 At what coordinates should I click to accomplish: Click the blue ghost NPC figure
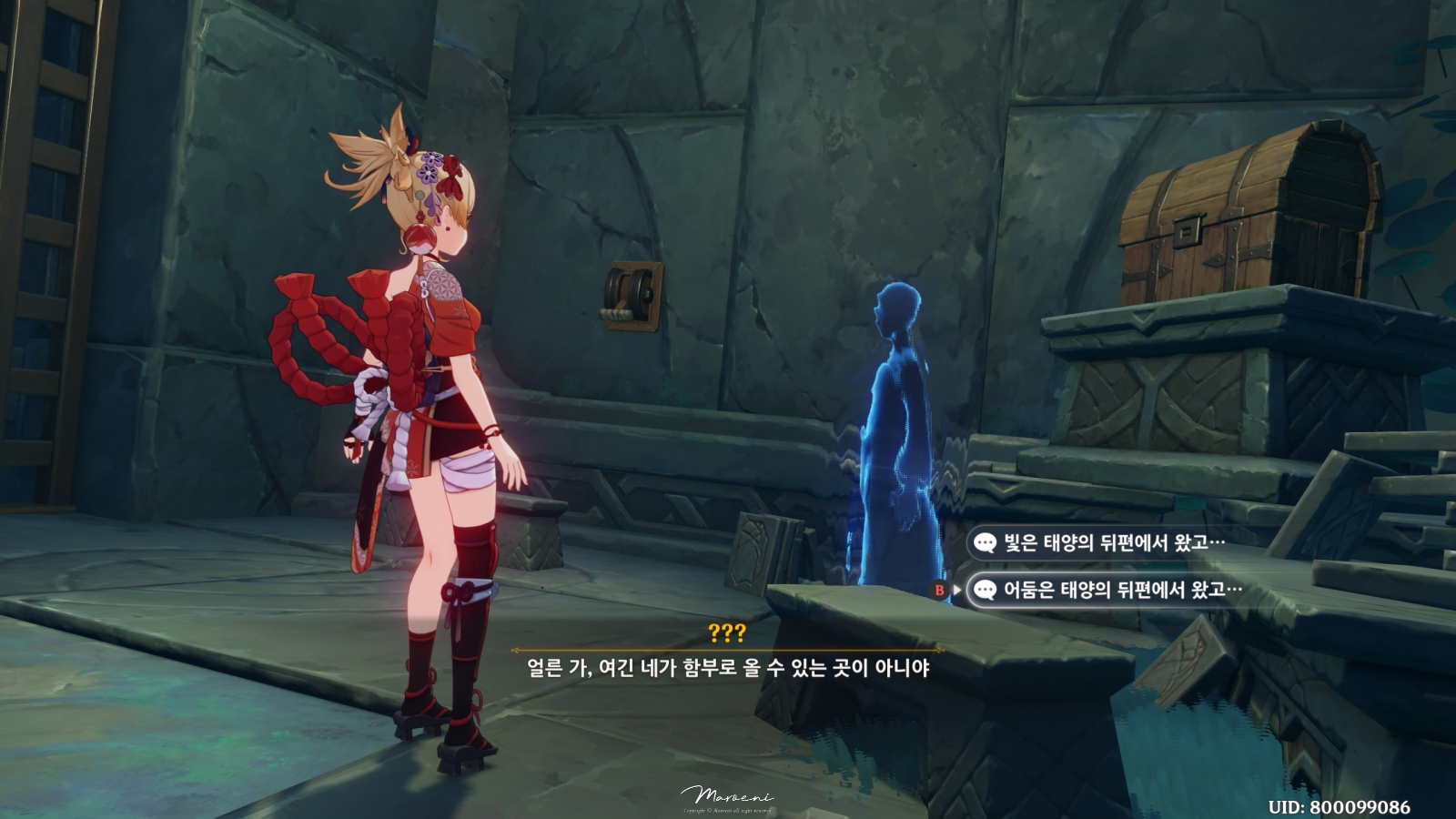[896, 428]
